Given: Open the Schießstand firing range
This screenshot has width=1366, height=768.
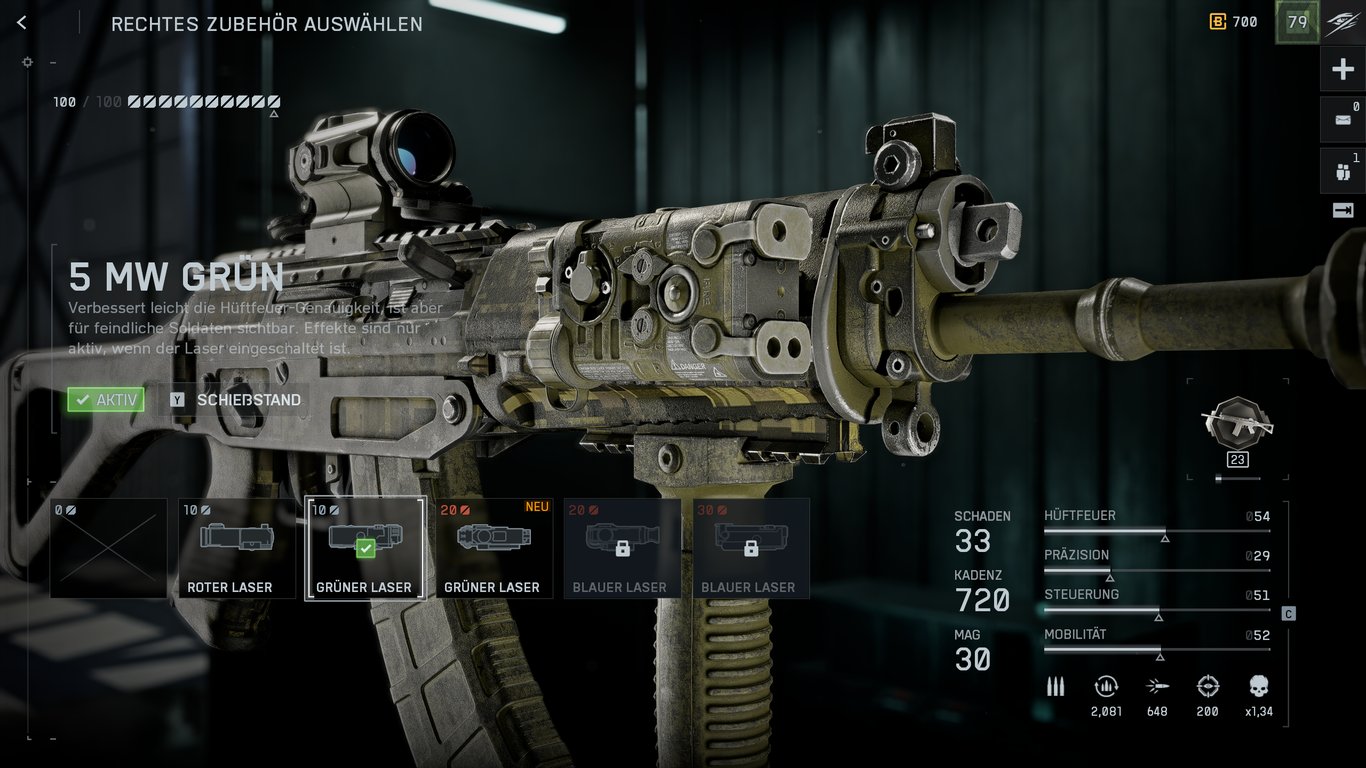Looking at the screenshot, I should click(x=237, y=400).
